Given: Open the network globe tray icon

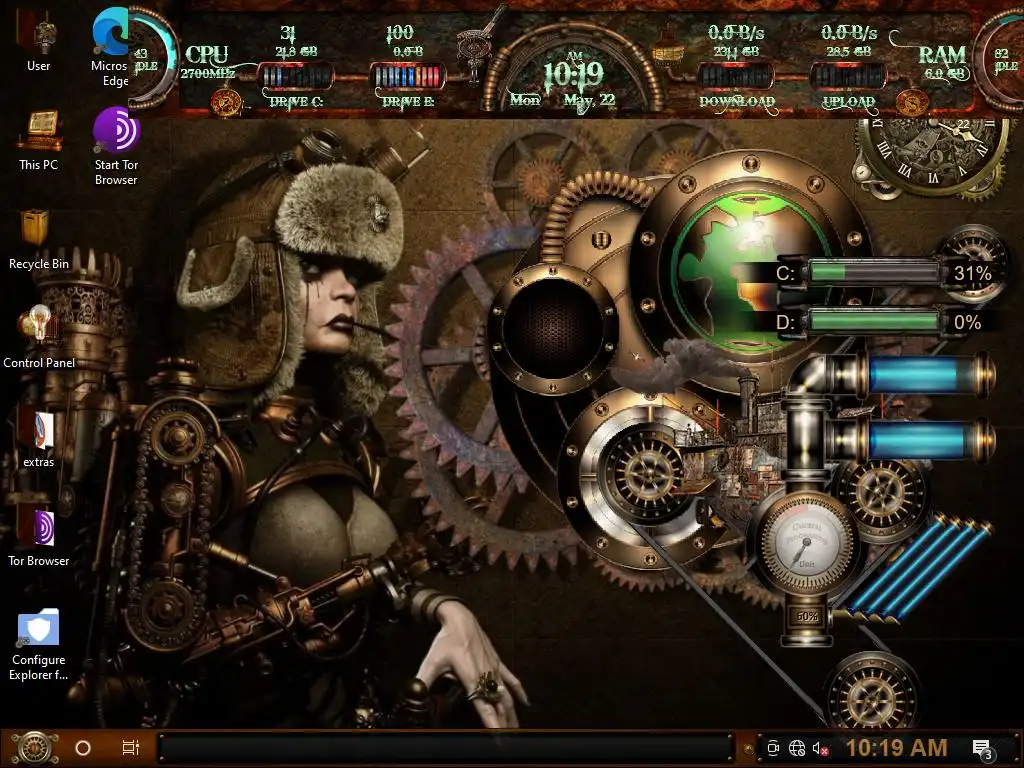Looking at the screenshot, I should 797,748.
